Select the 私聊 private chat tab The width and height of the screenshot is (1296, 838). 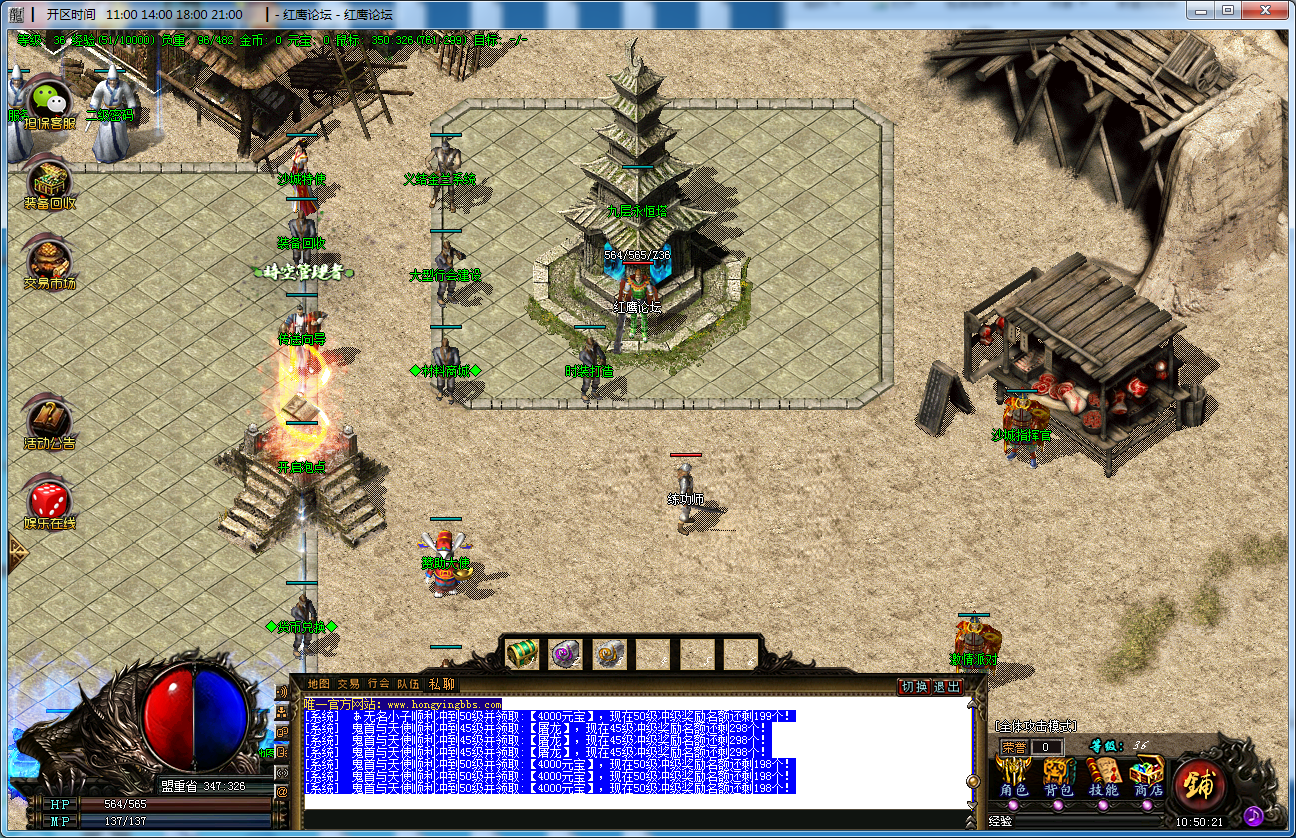pos(441,684)
